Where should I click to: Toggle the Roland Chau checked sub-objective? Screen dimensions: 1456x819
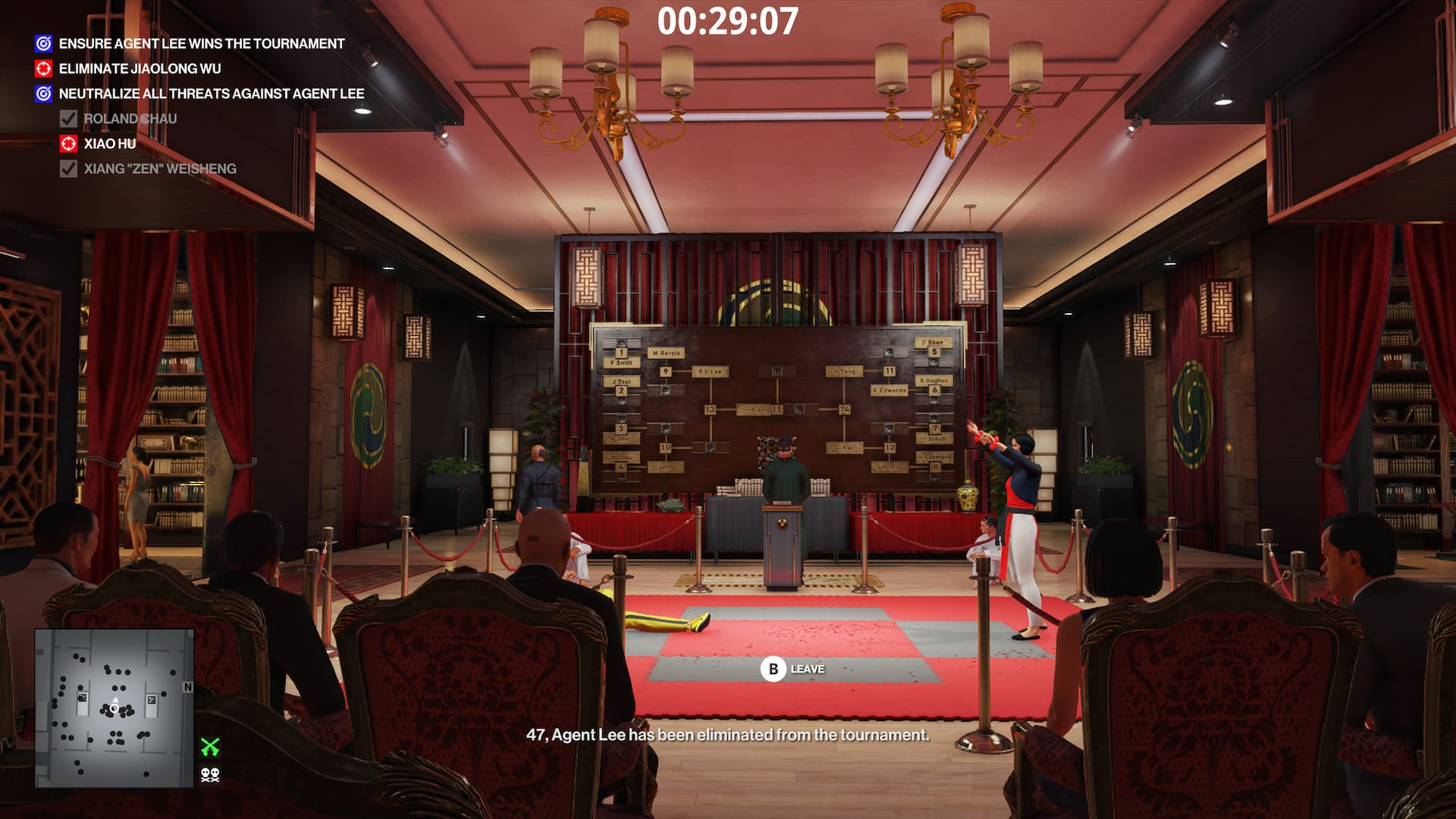coord(68,119)
